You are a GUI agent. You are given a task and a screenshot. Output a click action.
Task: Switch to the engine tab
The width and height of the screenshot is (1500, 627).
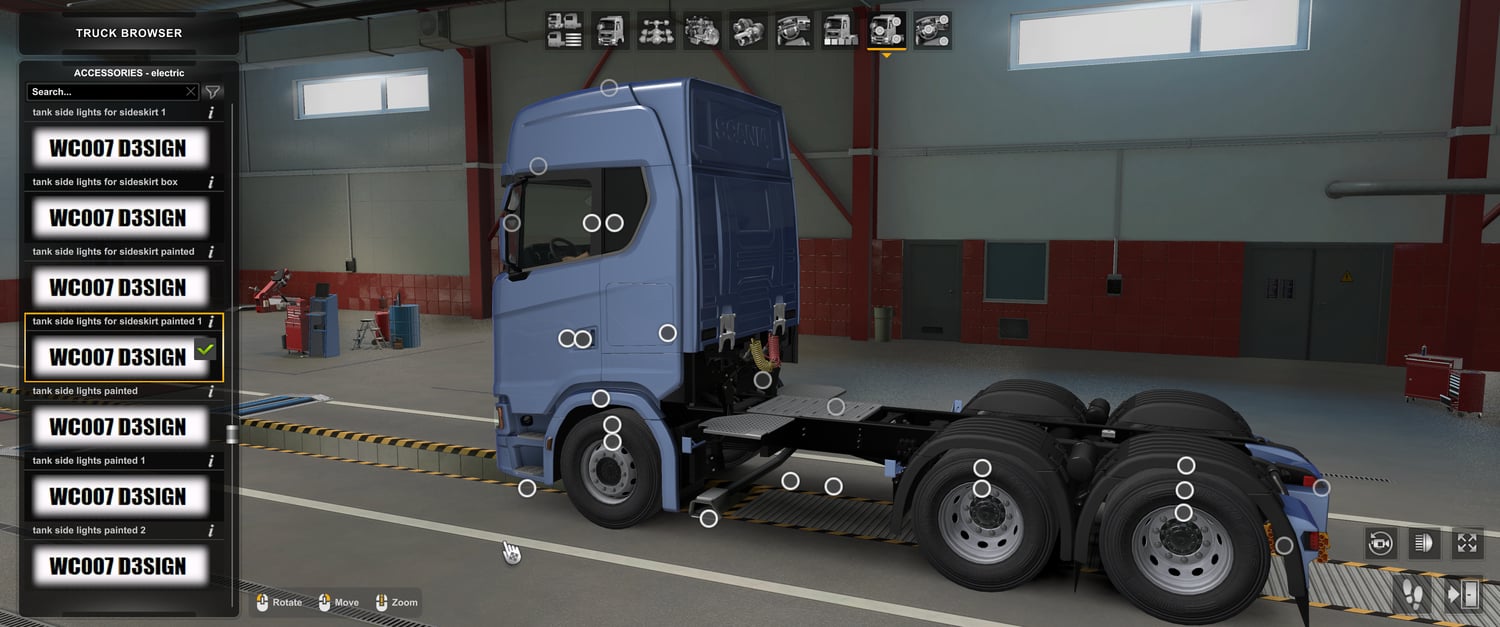(702, 31)
